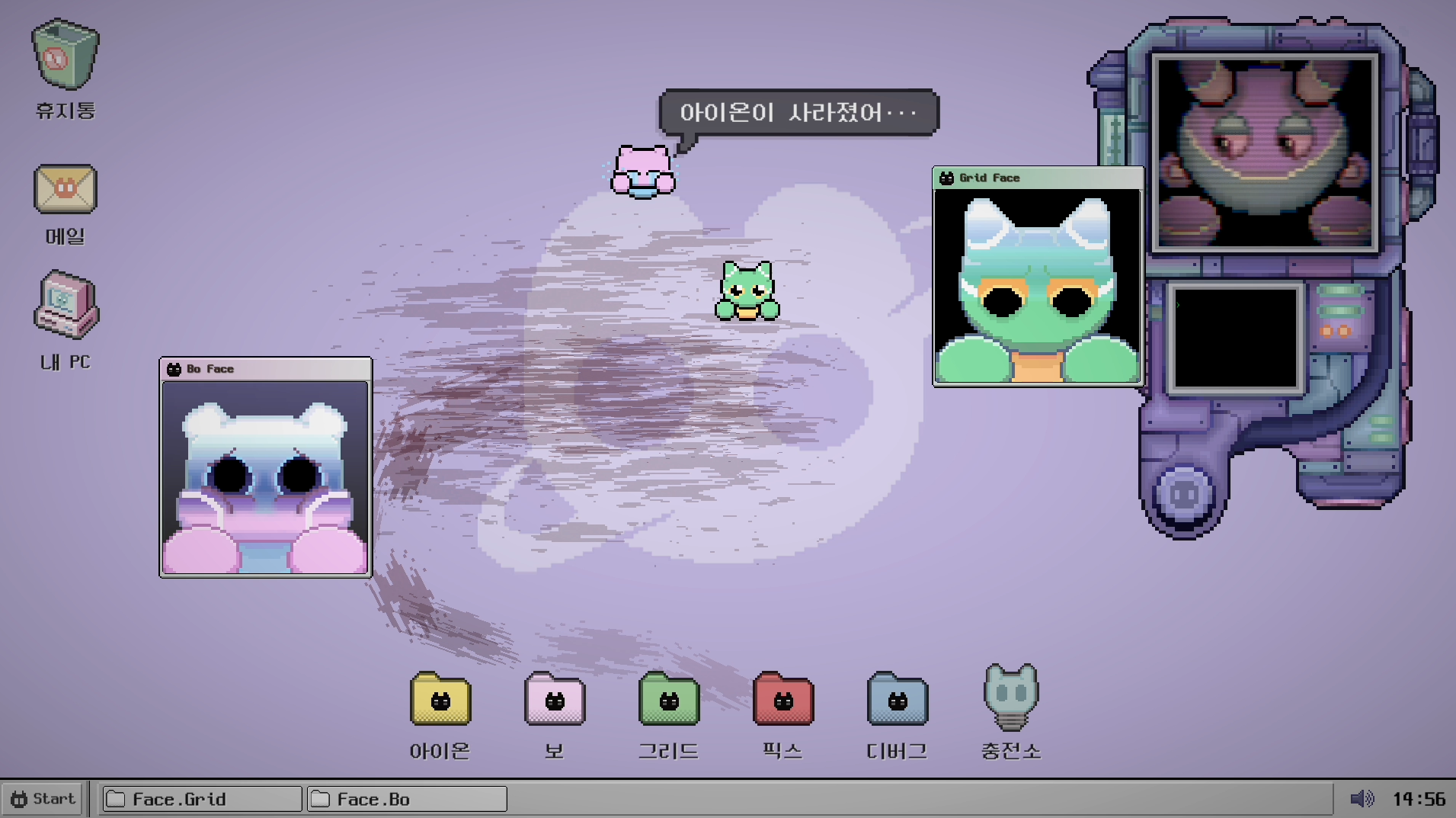Switch to the Face.Grid window
Screen dimensions: 1456x818
pyautogui.click(x=200, y=799)
